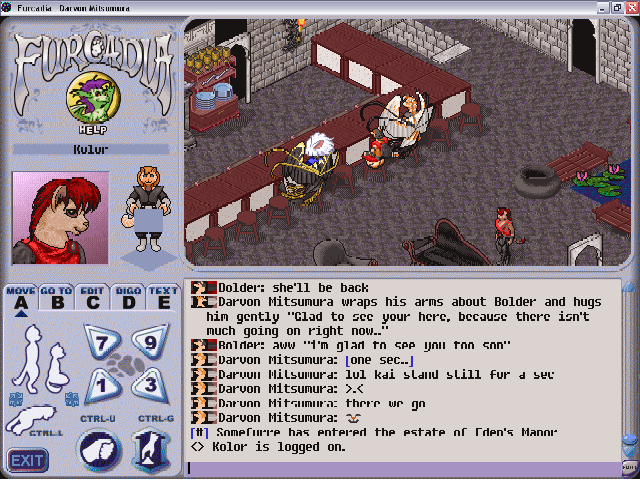Viewport: 640px width, 480px height.
Task: Move southeast with the 3 arrow button
Action: pyautogui.click(x=144, y=383)
